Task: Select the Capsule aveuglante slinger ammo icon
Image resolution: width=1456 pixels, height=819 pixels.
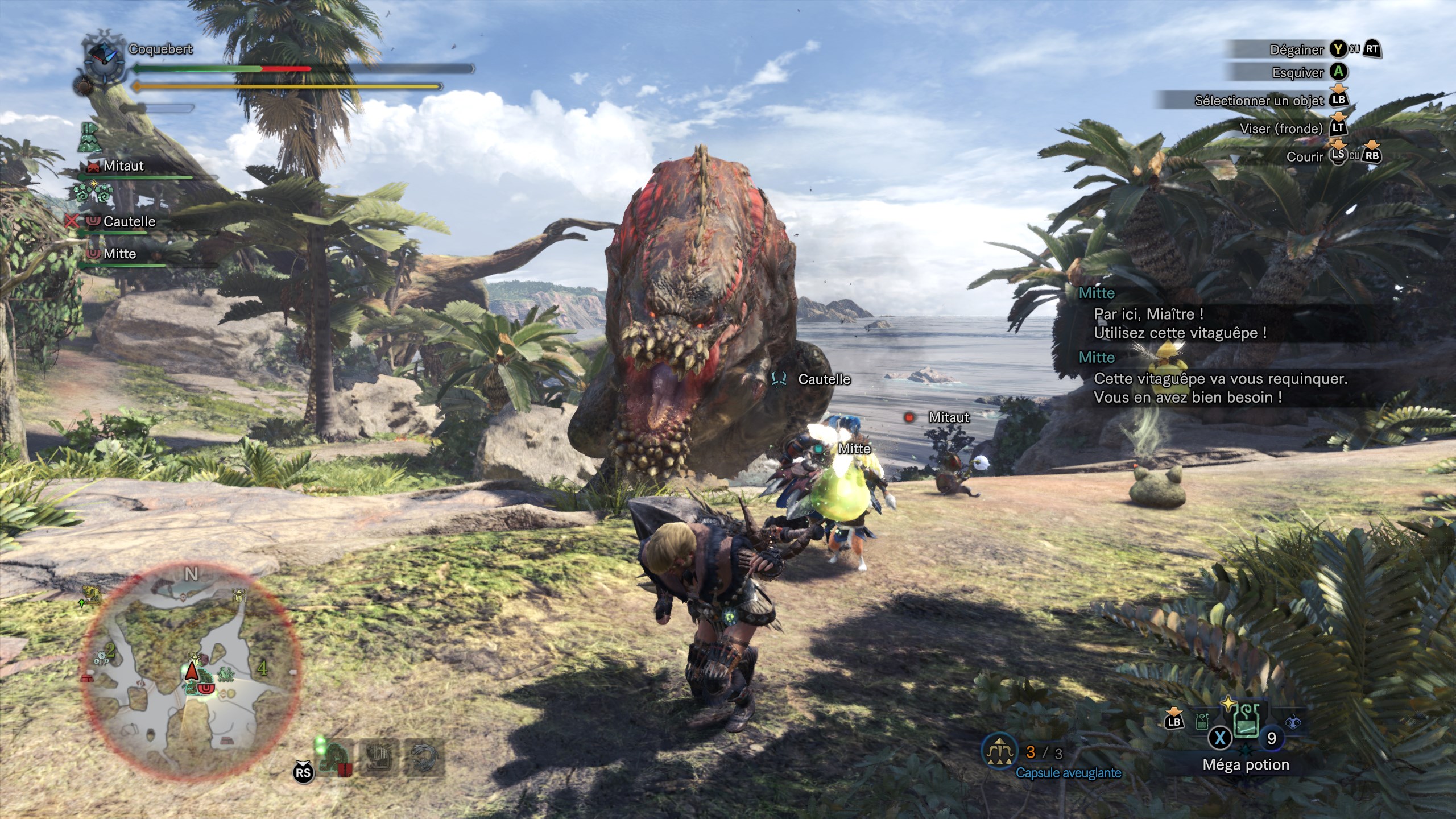Action: pos(1000,752)
